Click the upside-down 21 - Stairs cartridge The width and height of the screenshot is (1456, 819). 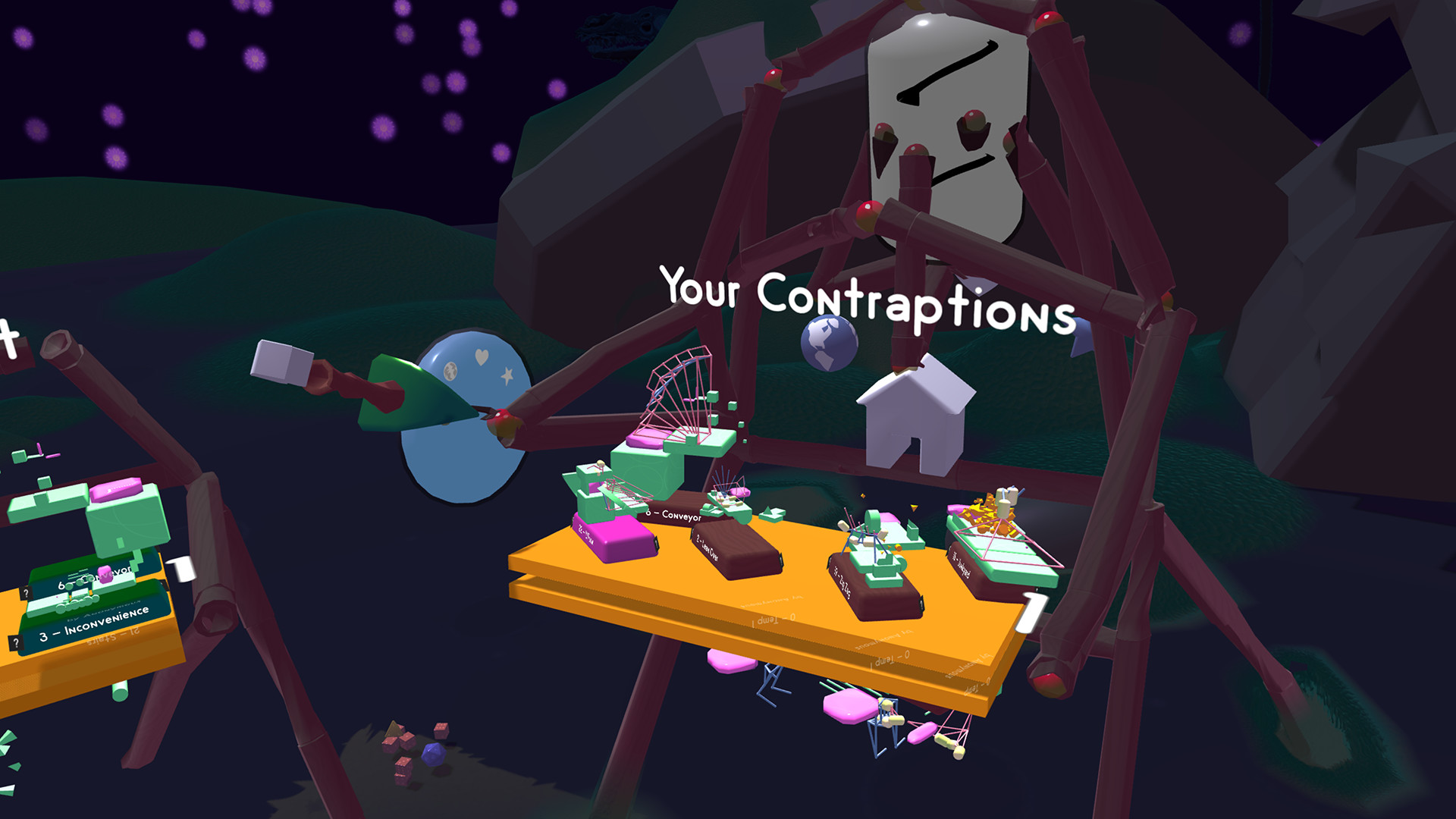[x=114, y=636]
